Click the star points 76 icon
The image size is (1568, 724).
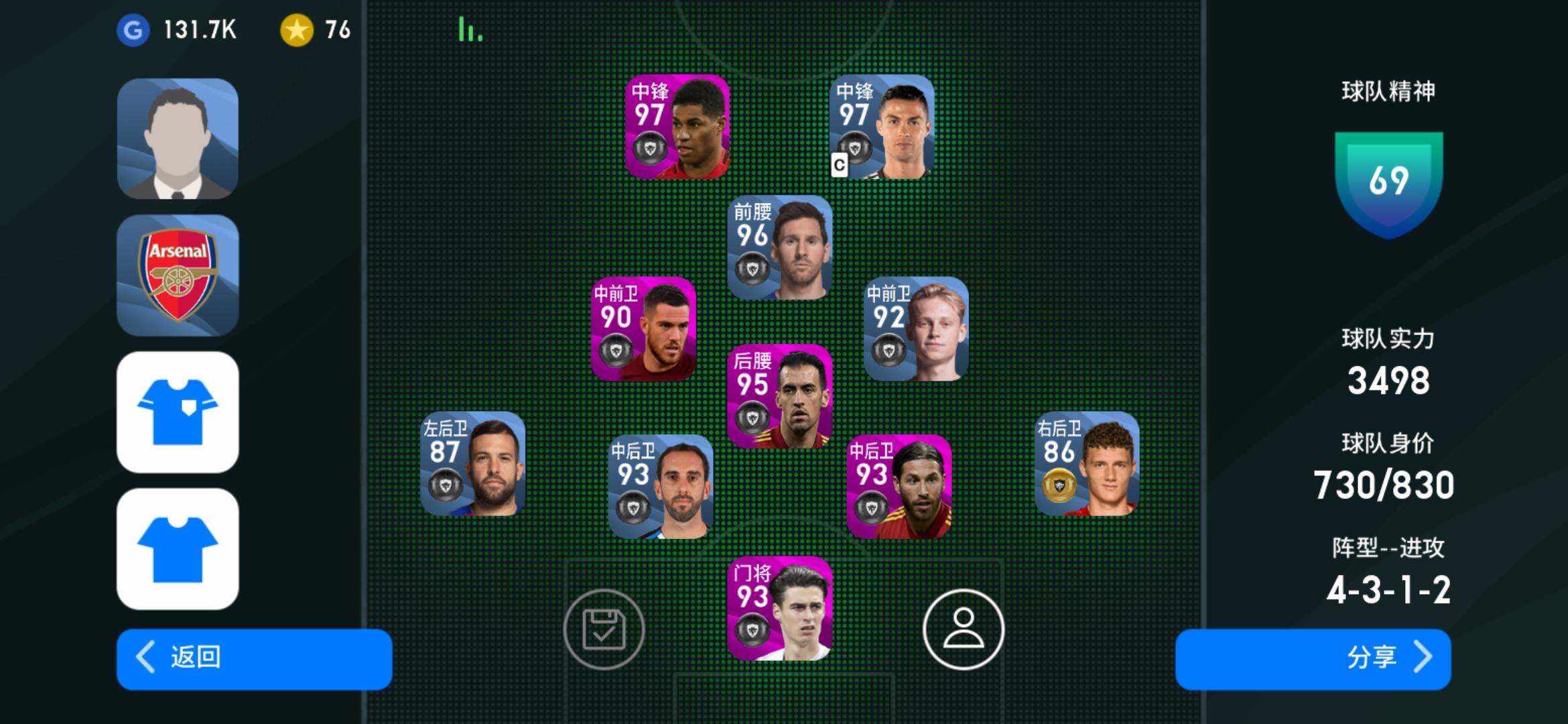pos(300,29)
